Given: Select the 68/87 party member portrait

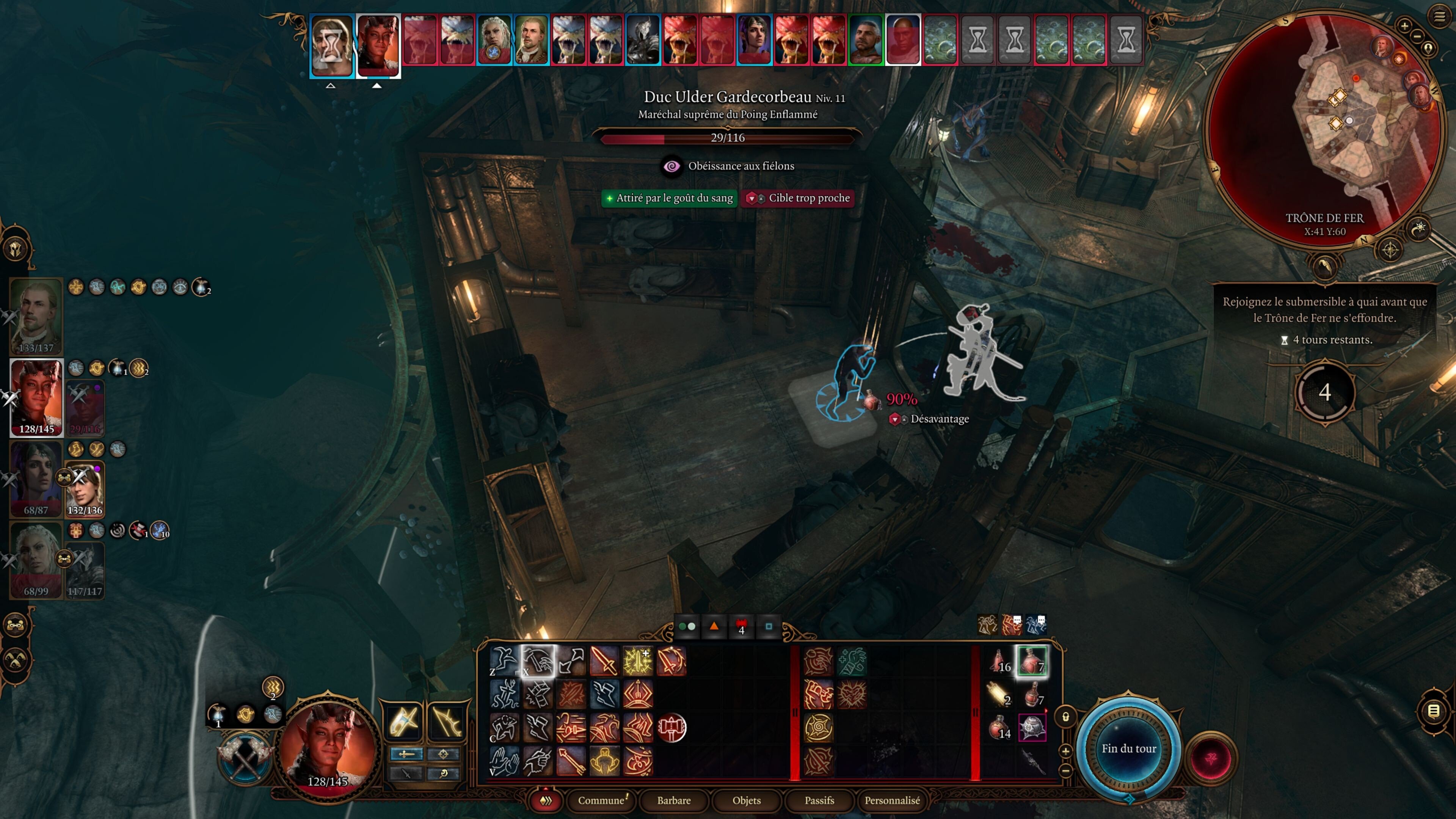Looking at the screenshot, I should 36,478.
